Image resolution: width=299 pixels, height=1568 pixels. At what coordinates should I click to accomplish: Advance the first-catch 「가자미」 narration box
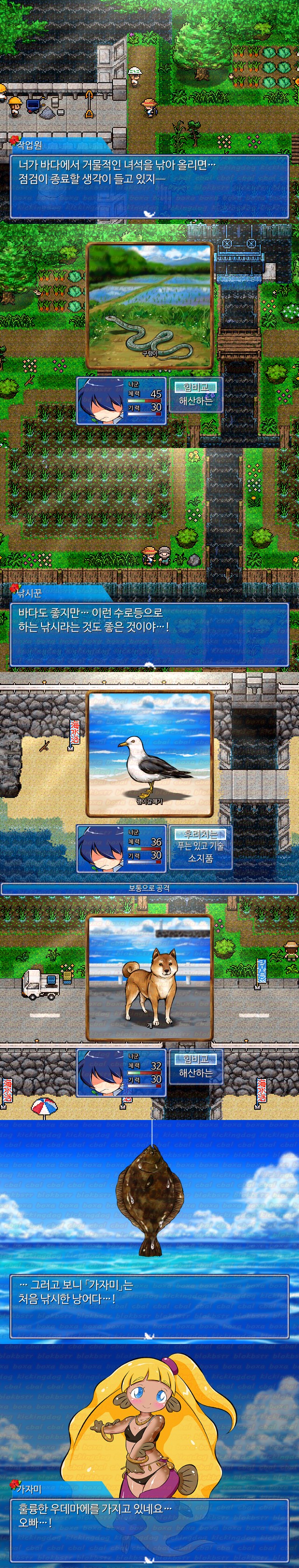click(x=149, y=1306)
